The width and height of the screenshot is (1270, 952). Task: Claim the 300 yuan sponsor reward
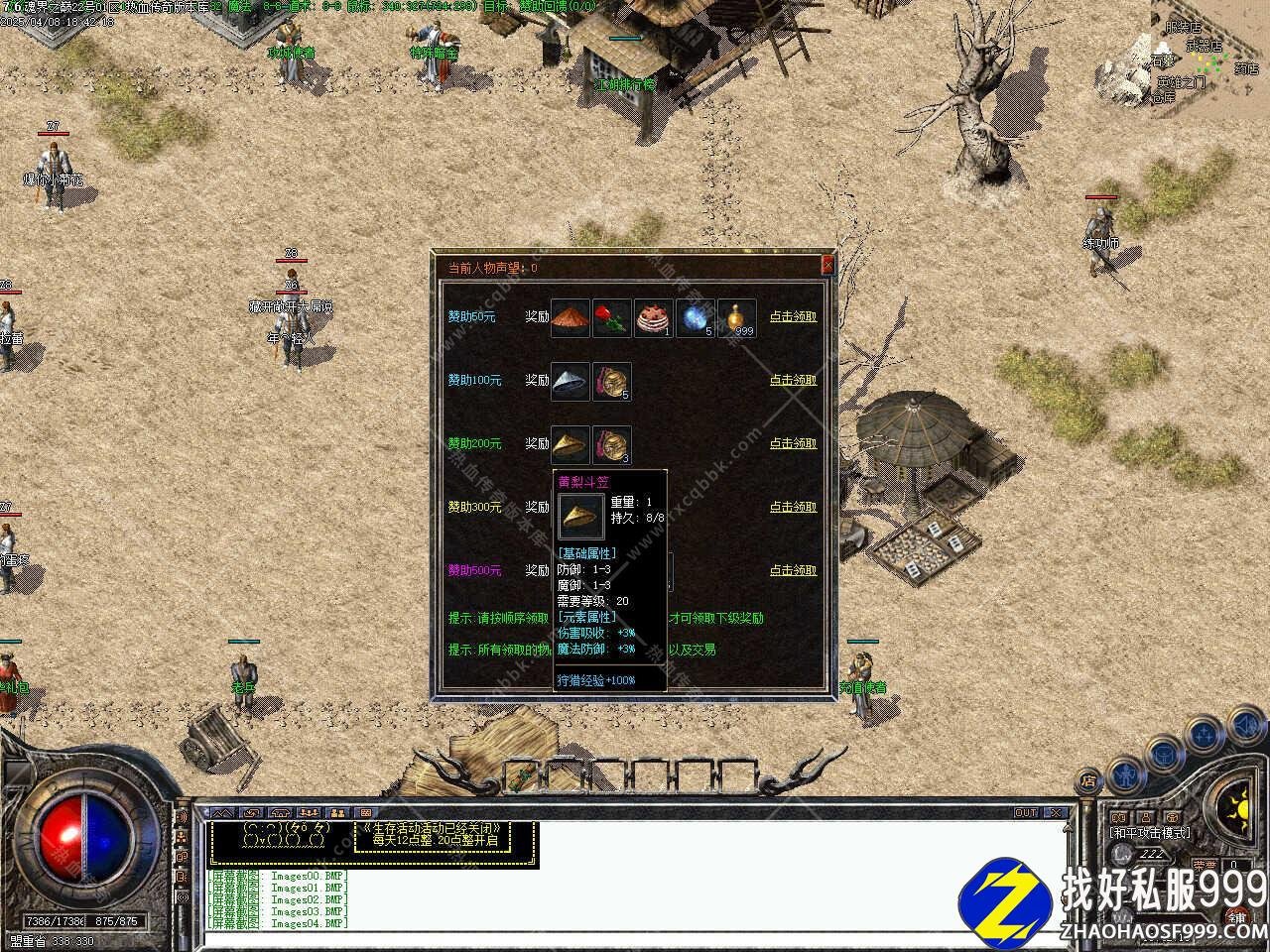[793, 507]
